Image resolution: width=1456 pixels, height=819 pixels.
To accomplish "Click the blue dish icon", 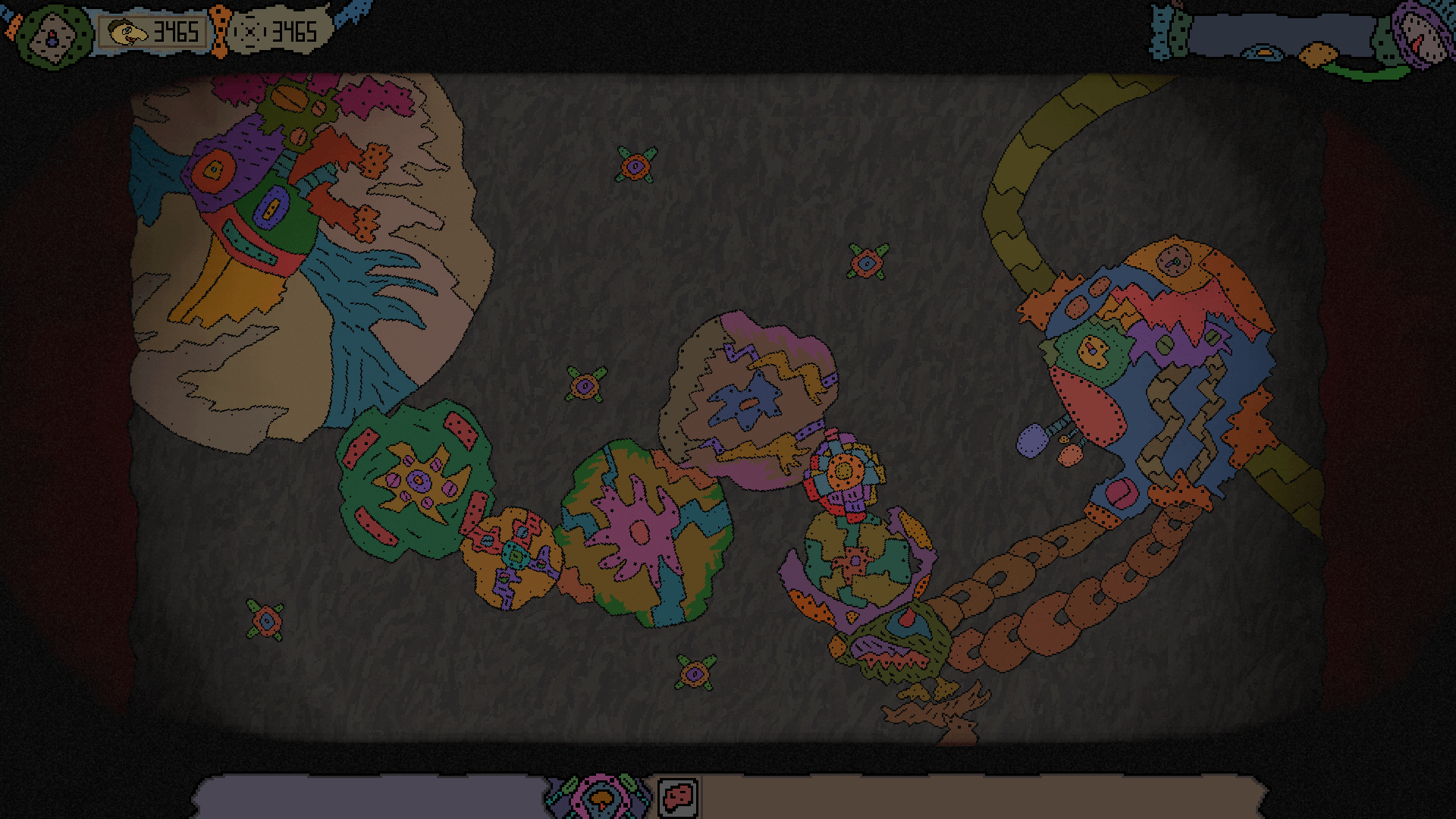I will tap(1263, 53).
